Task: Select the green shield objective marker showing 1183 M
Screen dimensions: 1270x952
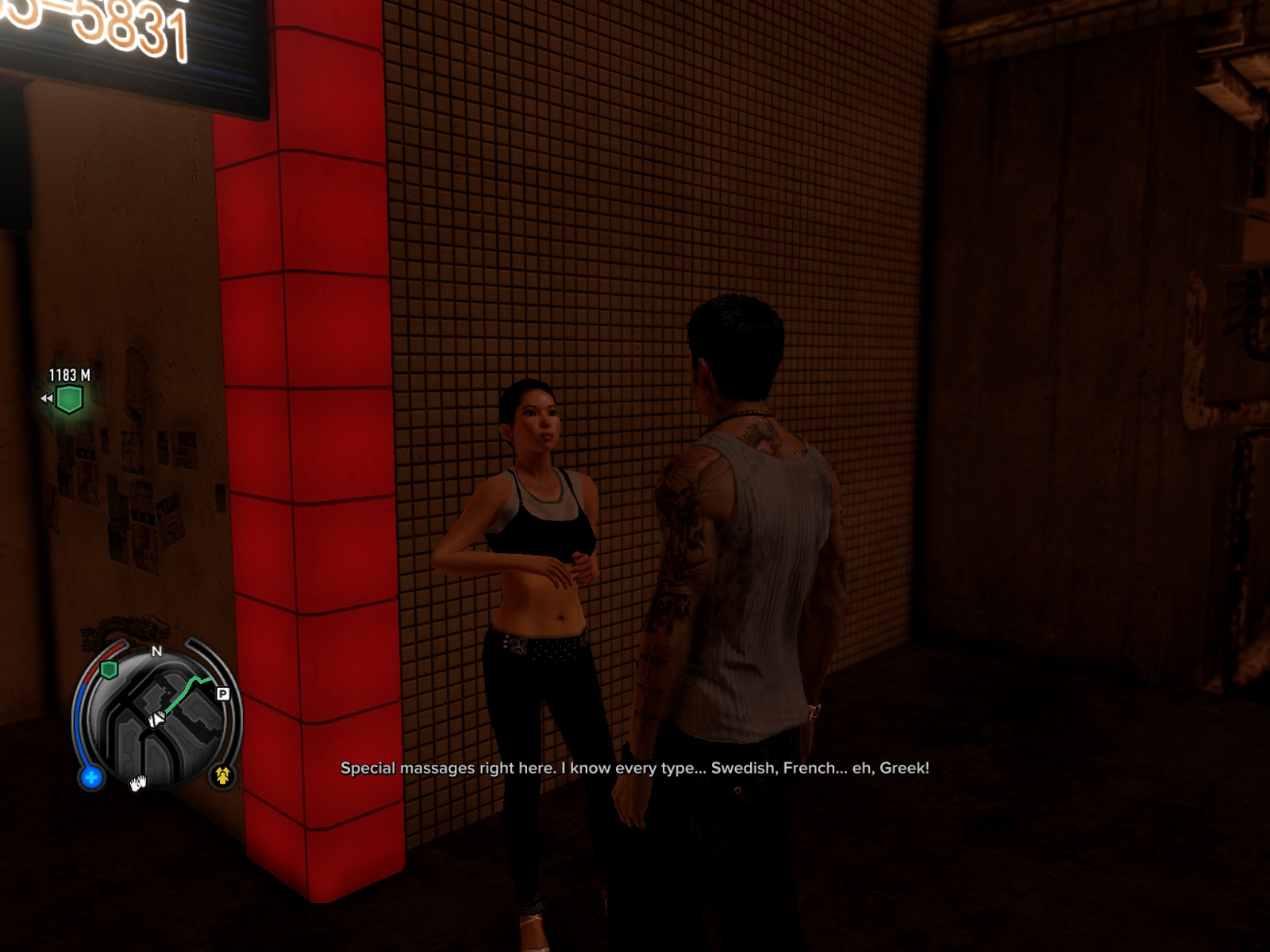Action: pyautogui.click(x=69, y=398)
